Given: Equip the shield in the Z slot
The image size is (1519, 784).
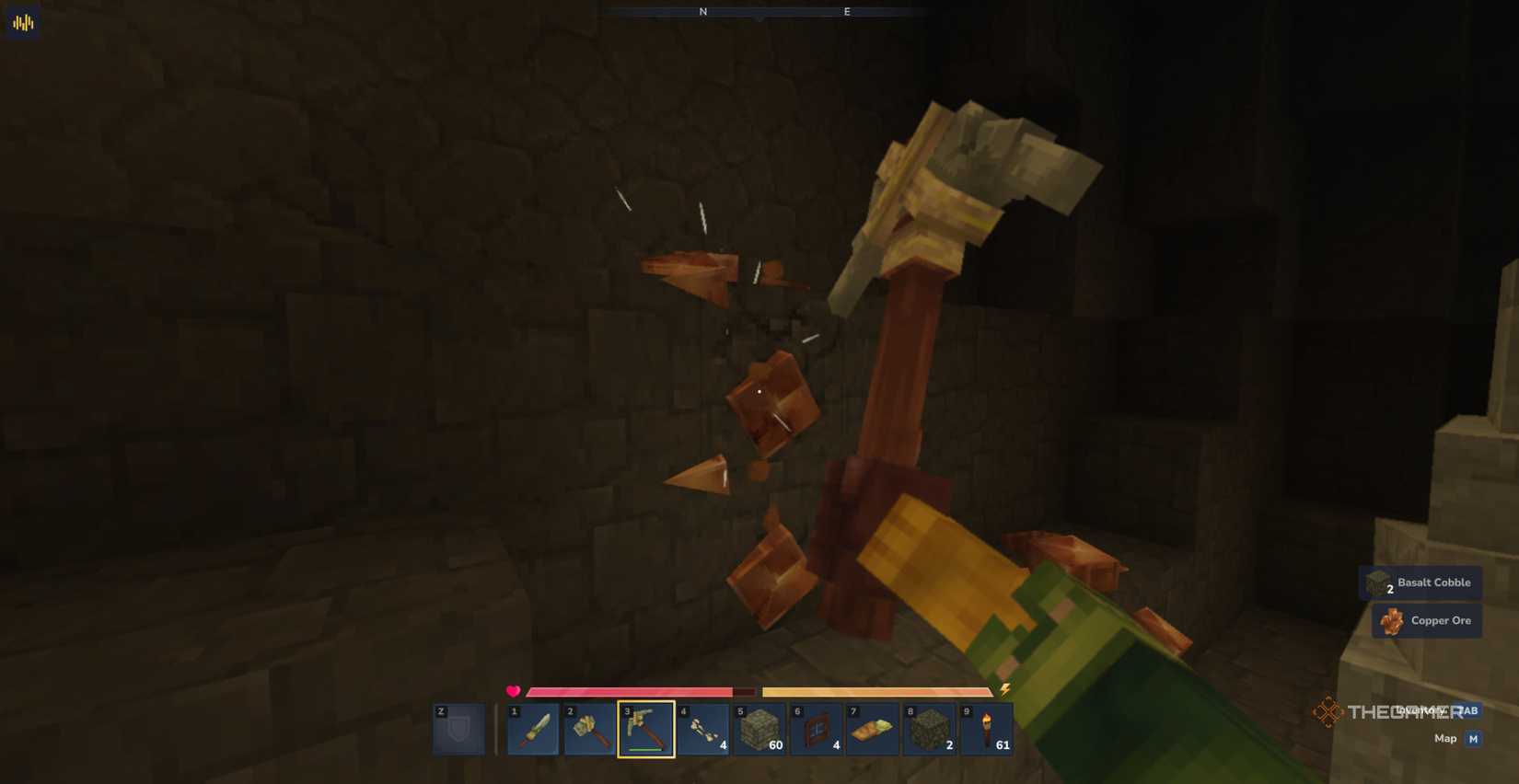Looking at the screenshot, I should tap(458, 728).
